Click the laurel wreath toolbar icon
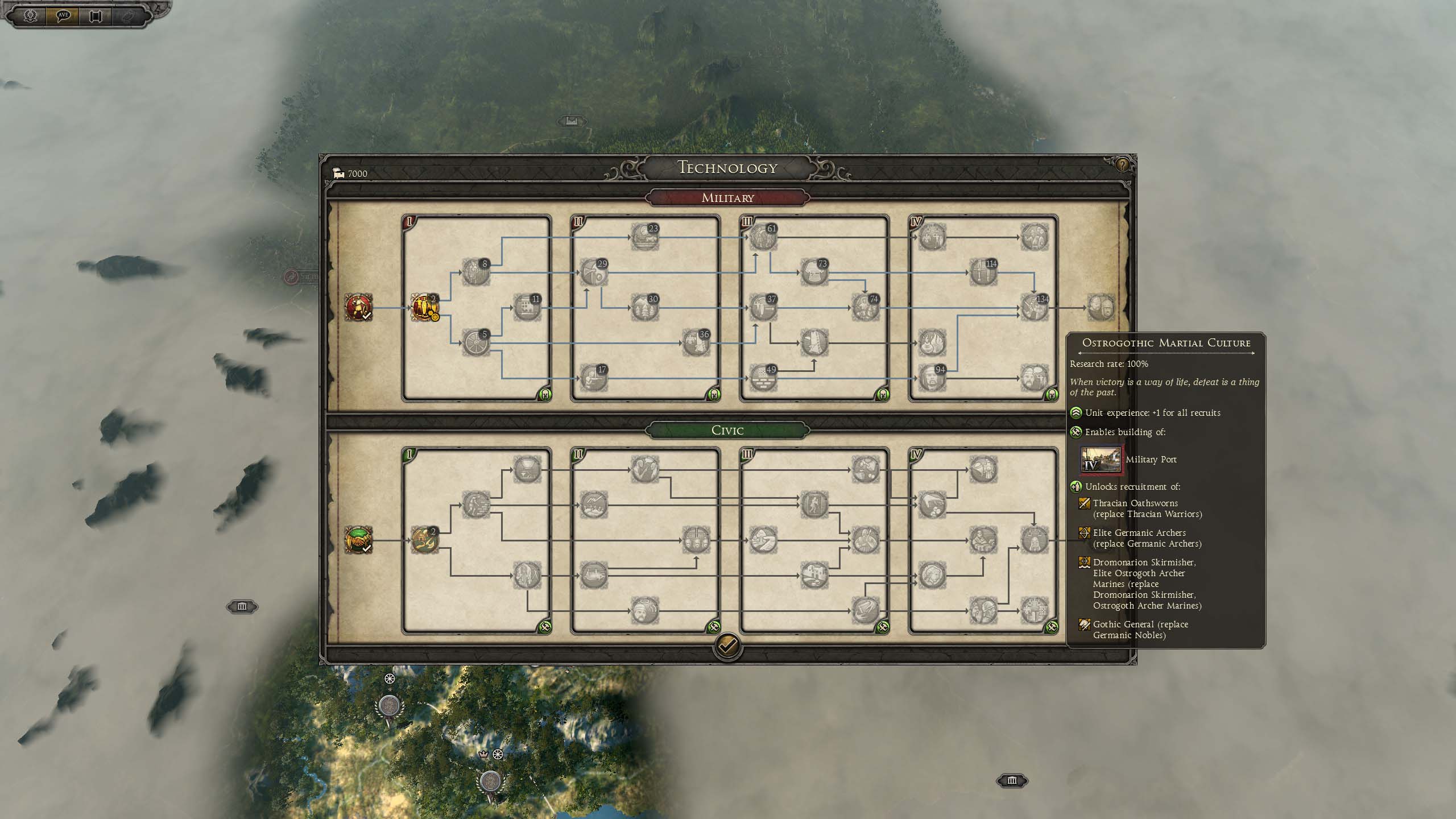Image resolution: width=1456 pixels, height=819 pixels. coord(30,15)
